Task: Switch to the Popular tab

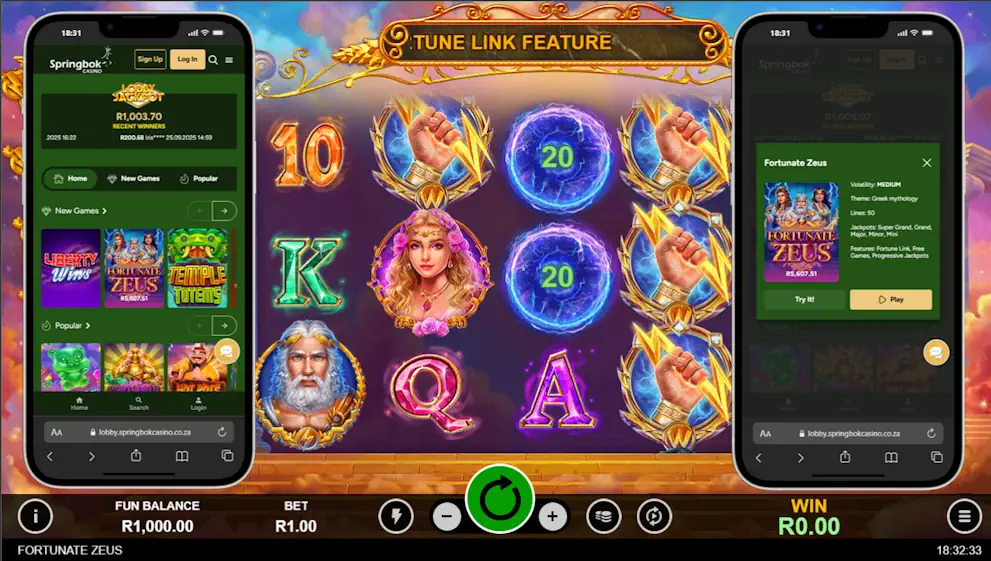Action: pyautogui.click(x=199, y=179)
